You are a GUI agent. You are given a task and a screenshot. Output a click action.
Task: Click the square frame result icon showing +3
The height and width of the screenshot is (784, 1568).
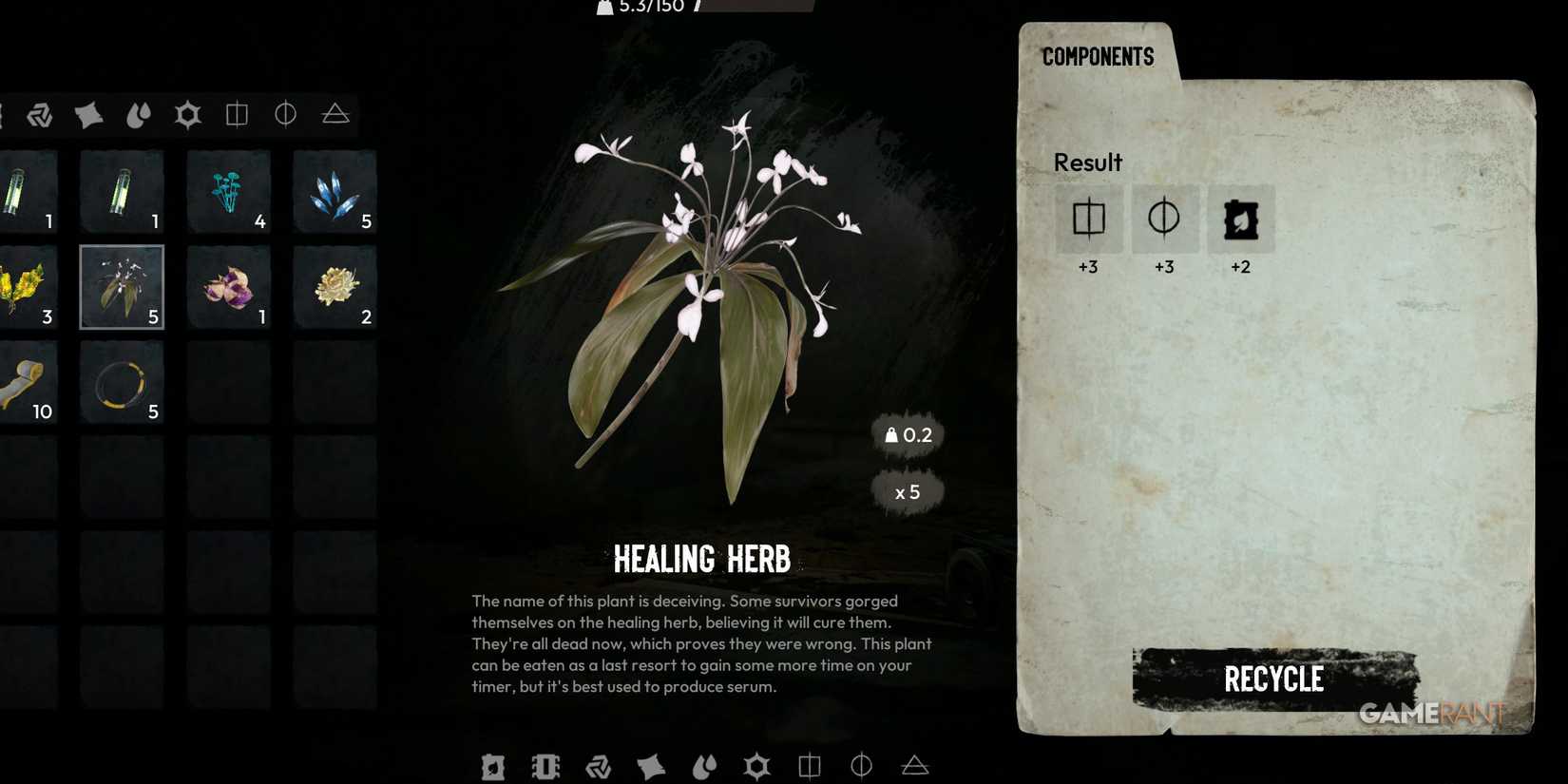click(x=1089, y=220)
